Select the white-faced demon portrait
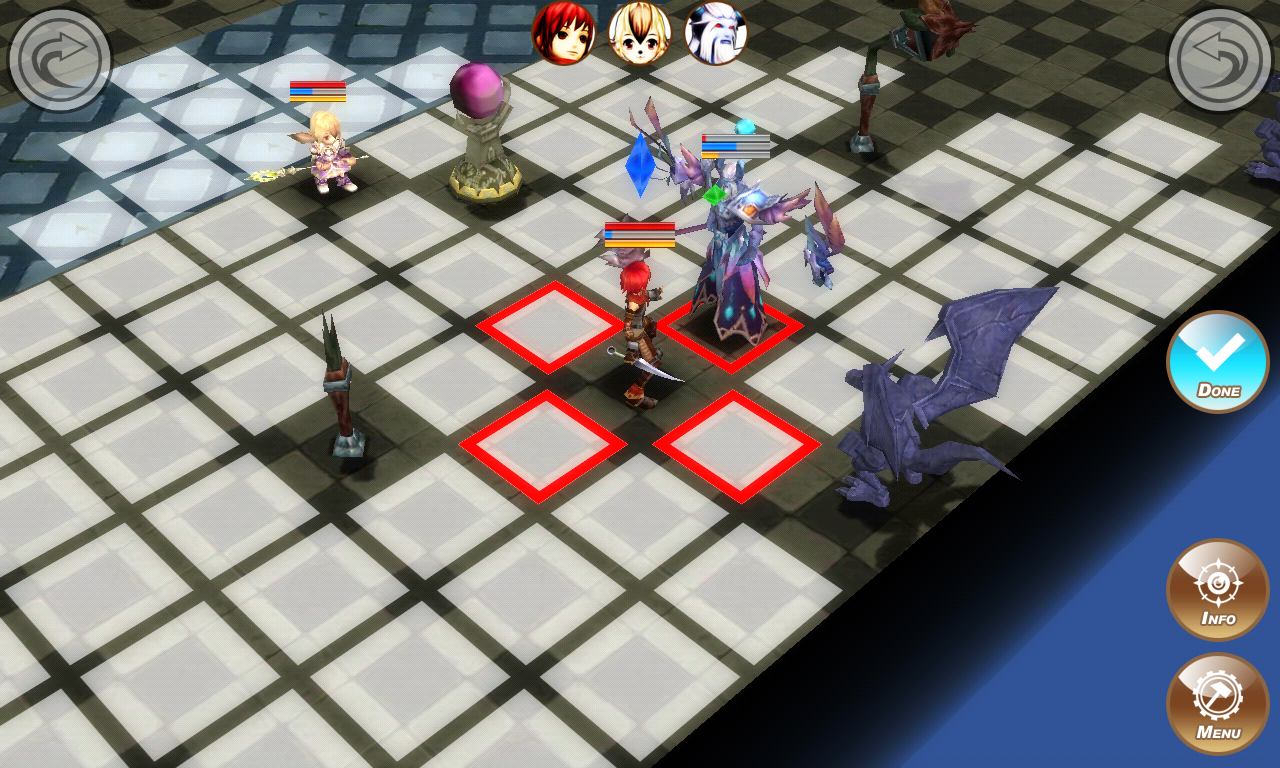This screenshot has height=768, width=1280. [716, 34]
